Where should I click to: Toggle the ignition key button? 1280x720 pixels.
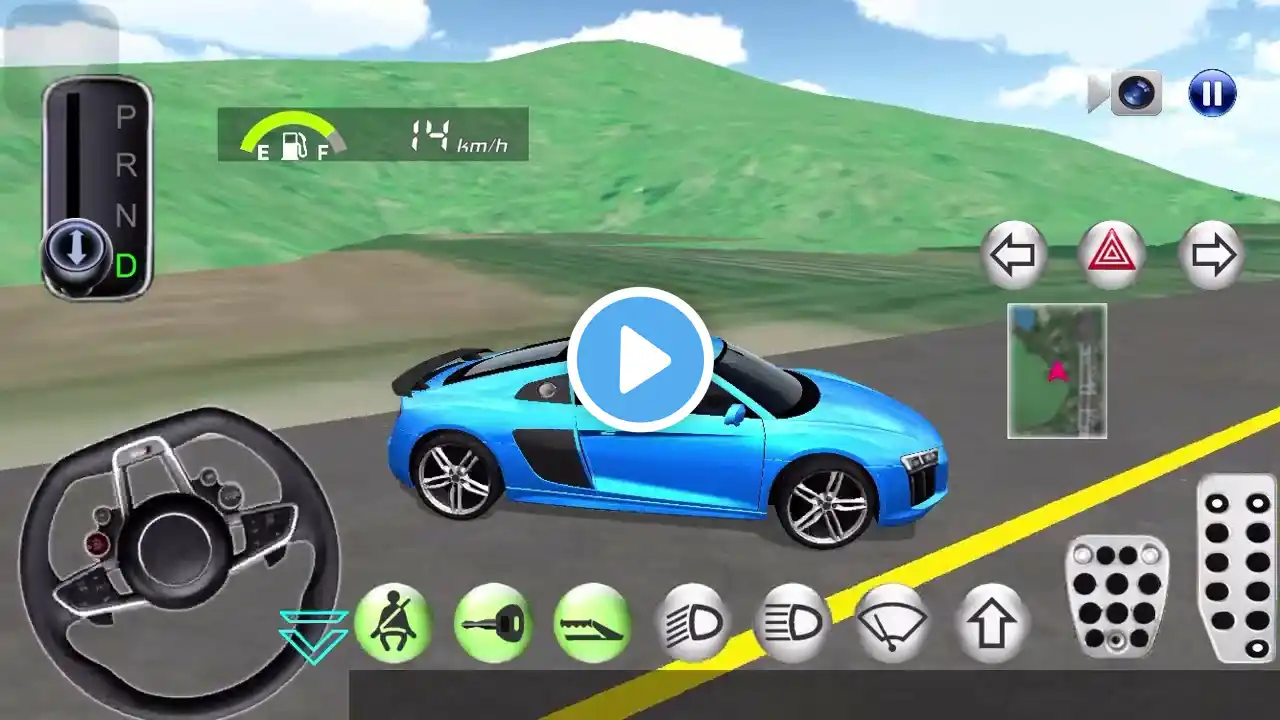tap(493, 623)
